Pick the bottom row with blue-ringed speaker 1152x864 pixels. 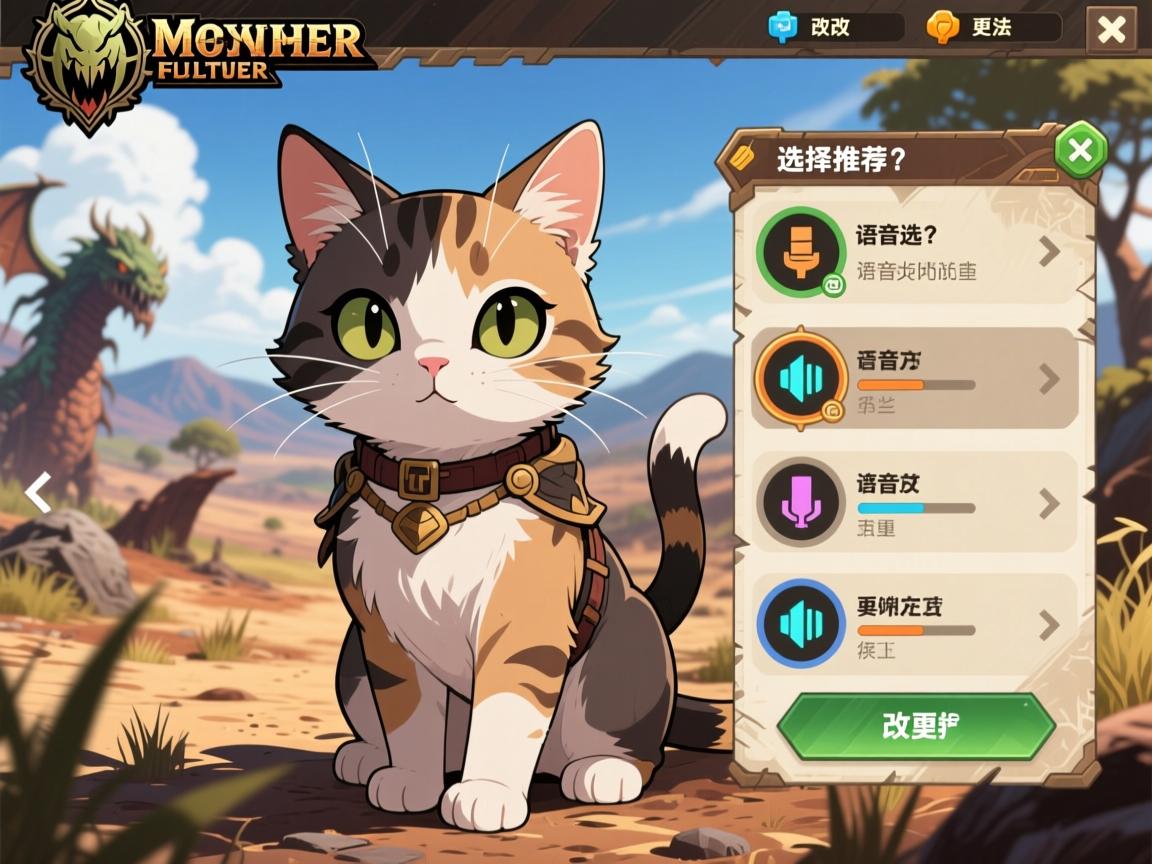[913, 625]
